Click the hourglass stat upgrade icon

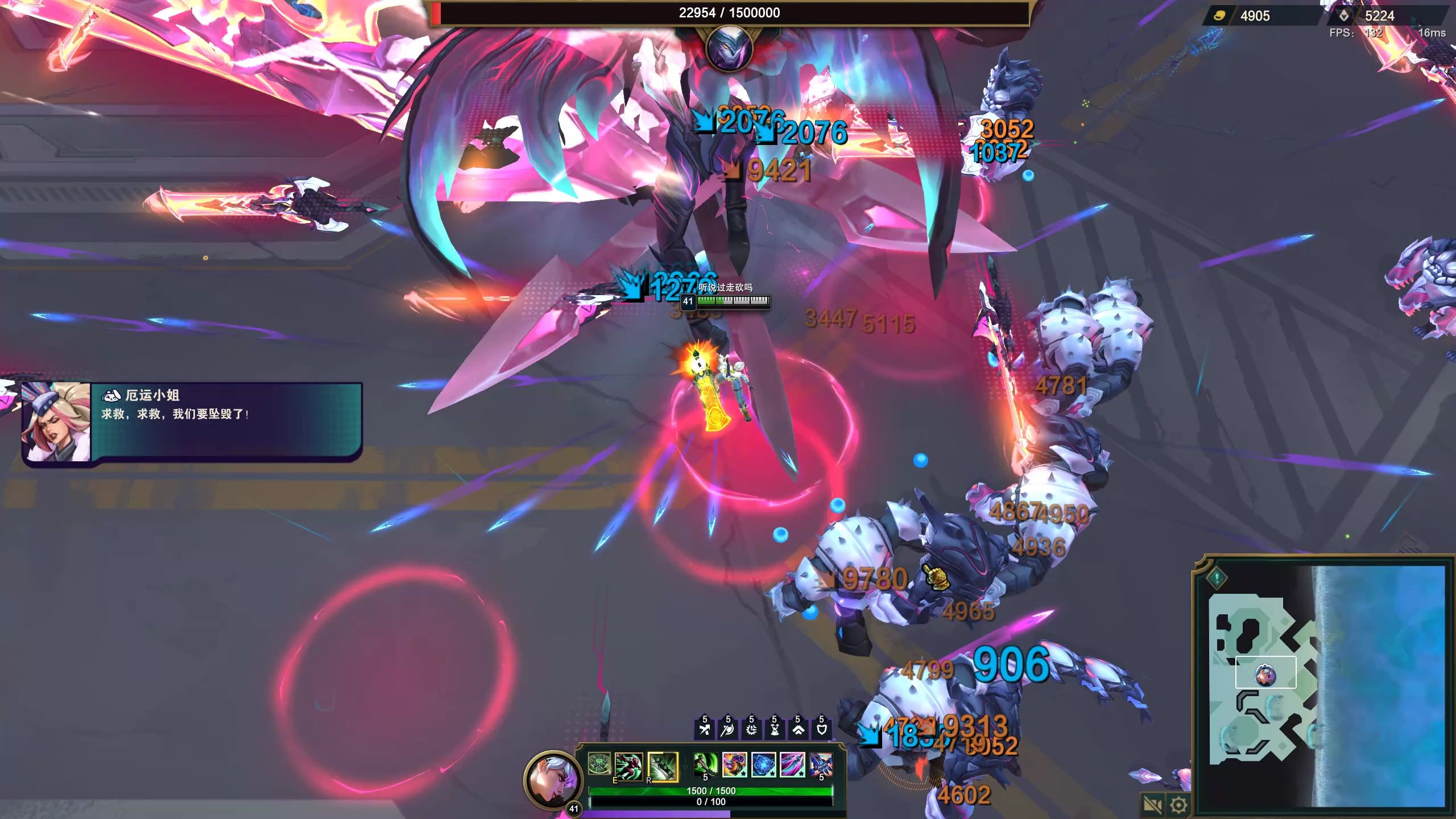[775, 729]
